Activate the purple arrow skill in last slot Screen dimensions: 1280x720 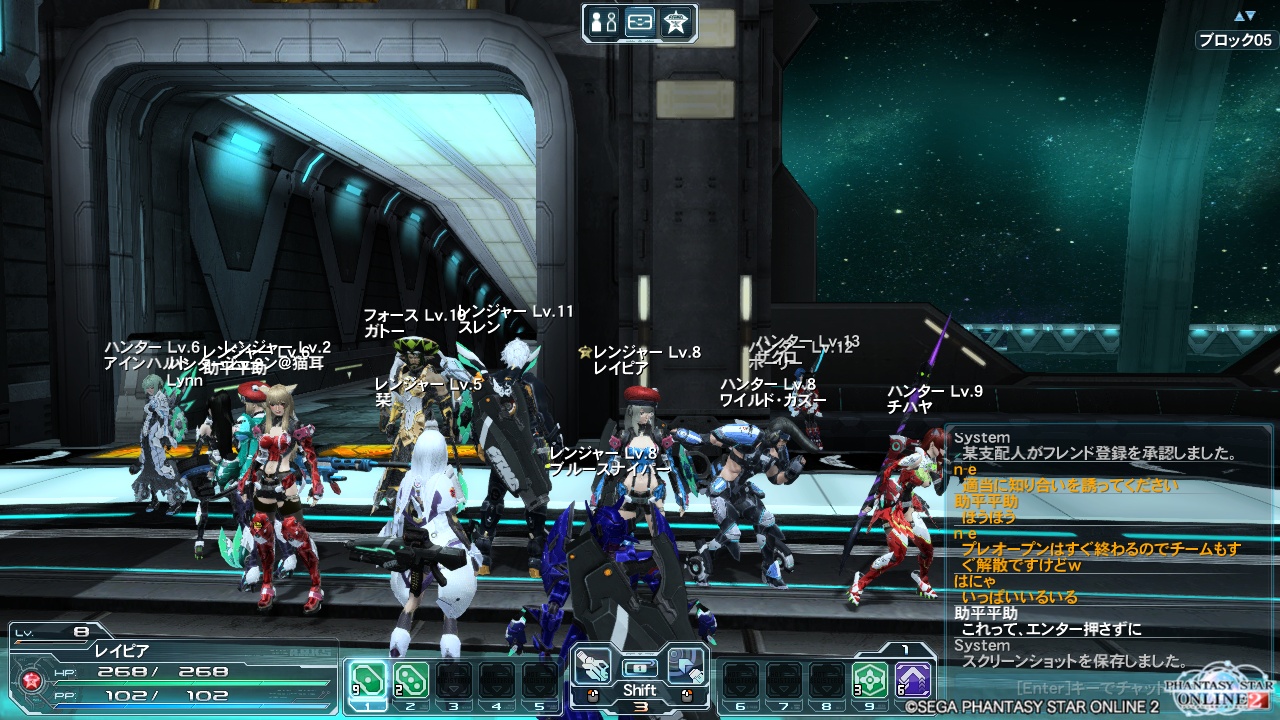coord(913,680)
